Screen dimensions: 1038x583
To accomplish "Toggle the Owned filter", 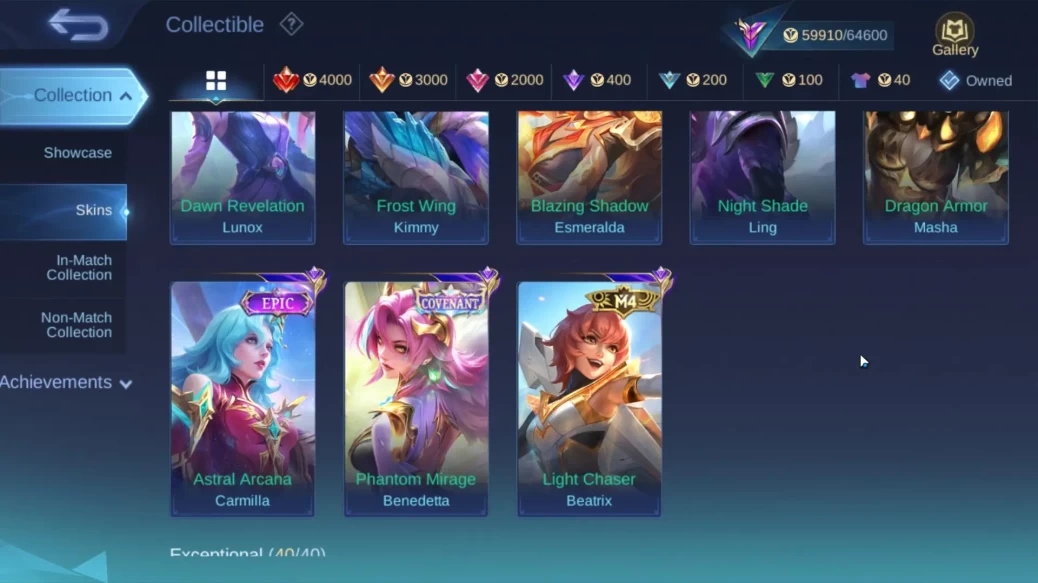I will point(975,80).
